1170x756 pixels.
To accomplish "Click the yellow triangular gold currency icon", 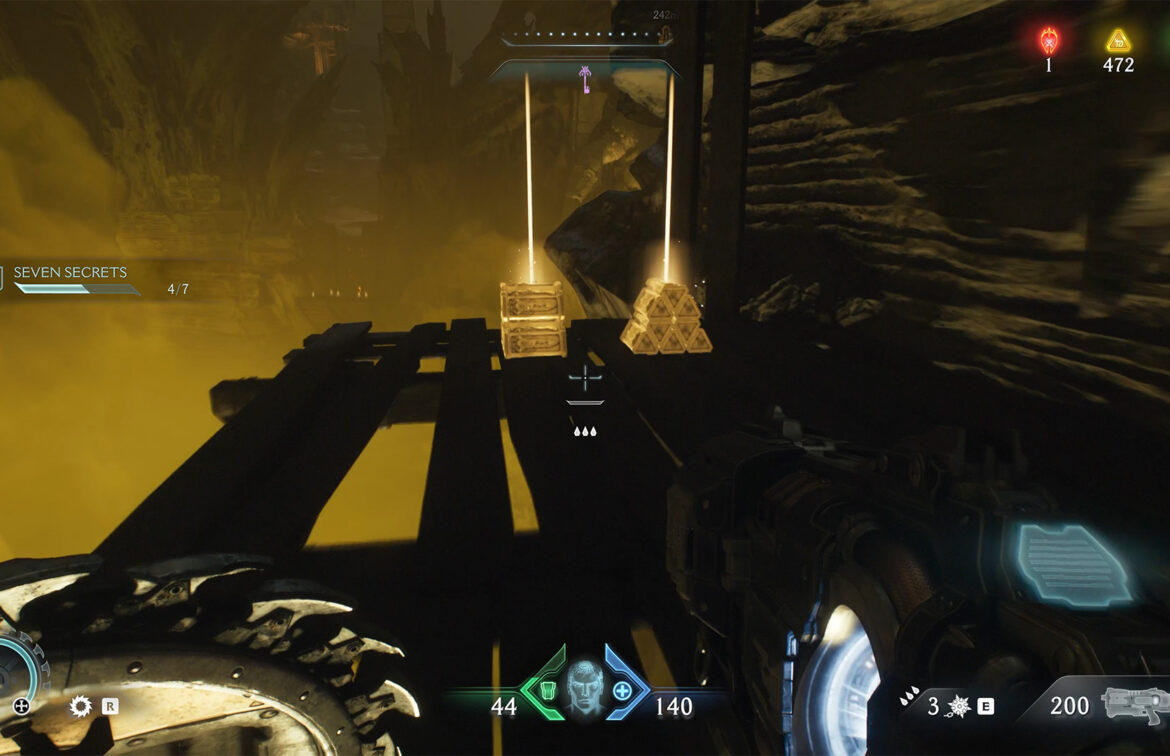I will [x=1118, y=41].
